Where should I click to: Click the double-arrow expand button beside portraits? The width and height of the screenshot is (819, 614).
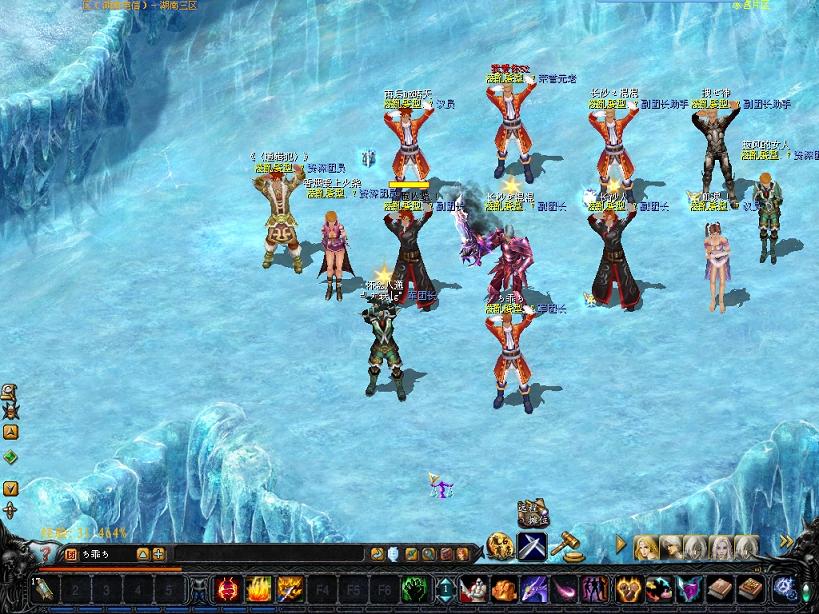786,543
